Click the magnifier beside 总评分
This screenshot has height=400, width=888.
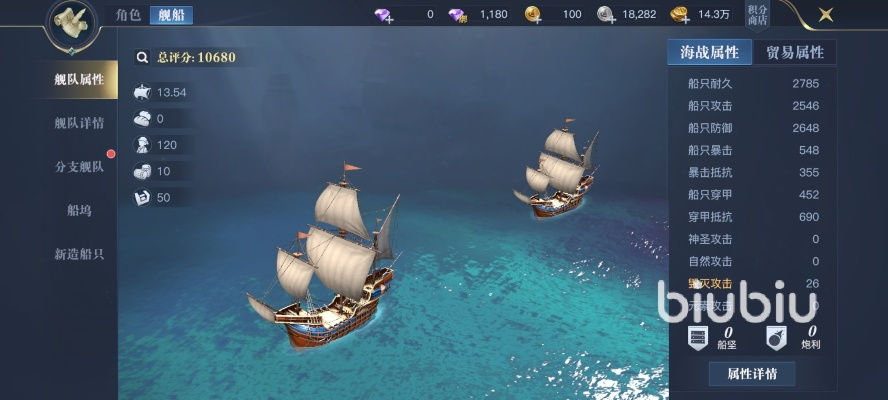(x=142, y=57)
